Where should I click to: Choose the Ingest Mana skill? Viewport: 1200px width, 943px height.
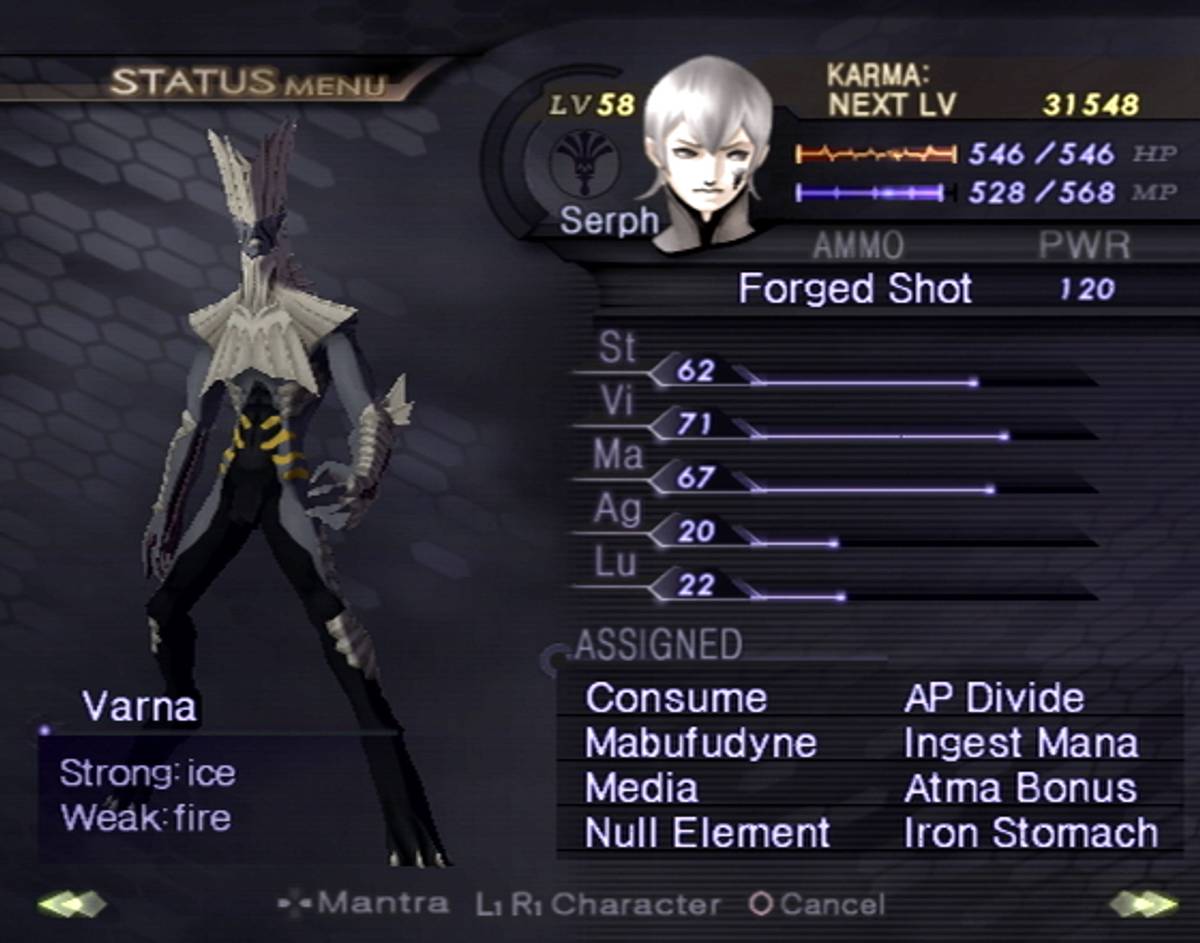(x=1020, y=743)
